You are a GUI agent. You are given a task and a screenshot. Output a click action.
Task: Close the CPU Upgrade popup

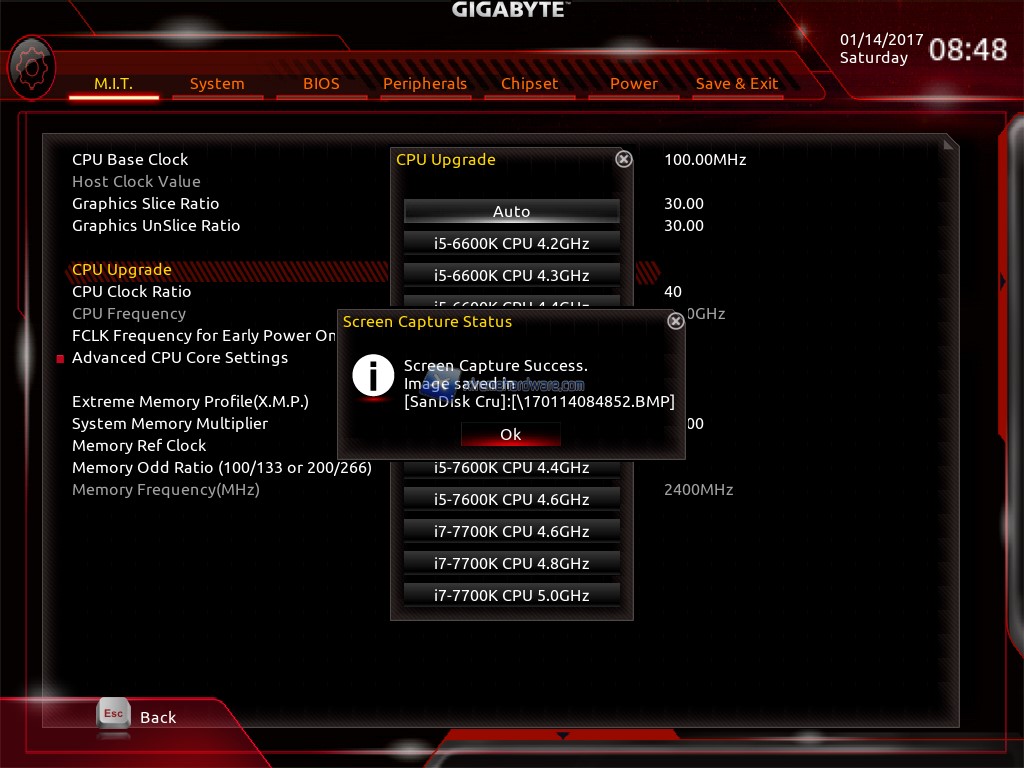click(x=623, y=159)
